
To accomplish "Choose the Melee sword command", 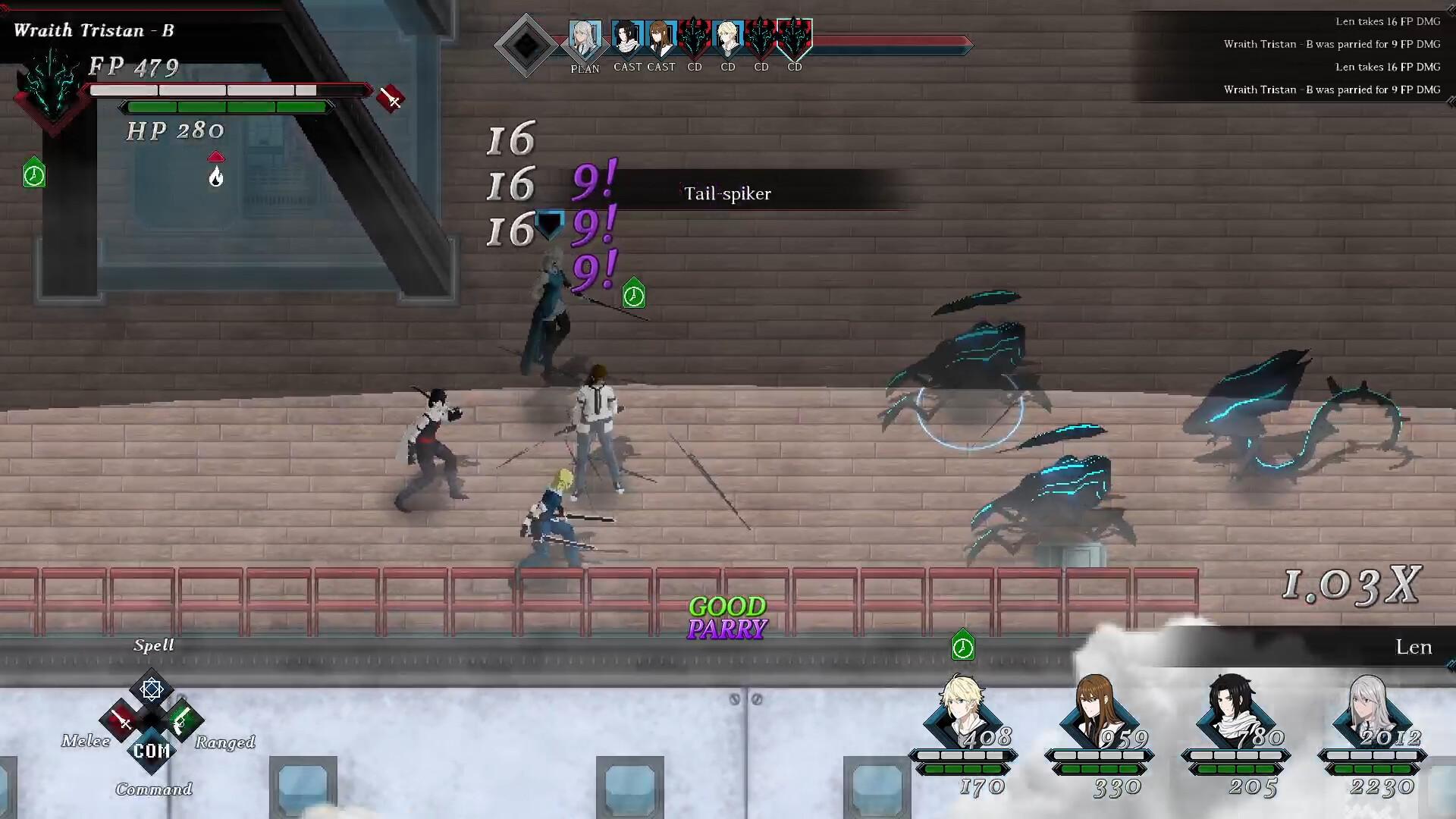I will tap(122, 721).
